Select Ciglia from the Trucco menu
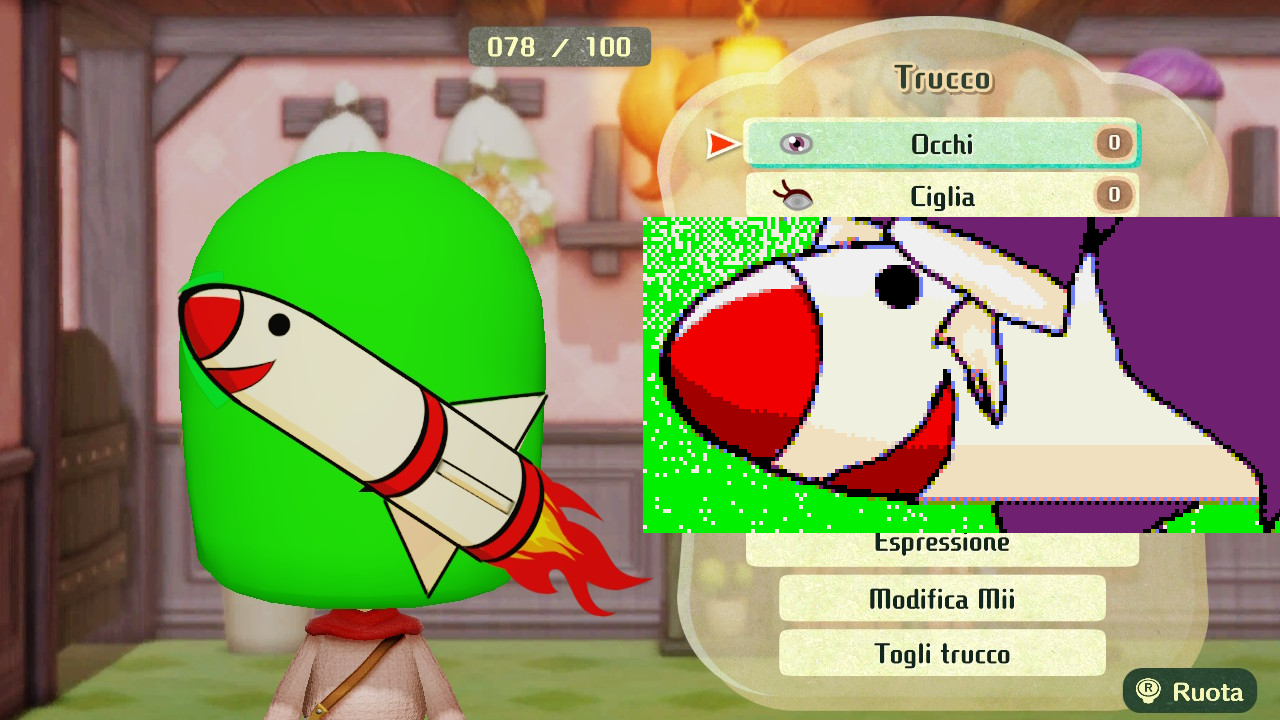 click(940, 197)
